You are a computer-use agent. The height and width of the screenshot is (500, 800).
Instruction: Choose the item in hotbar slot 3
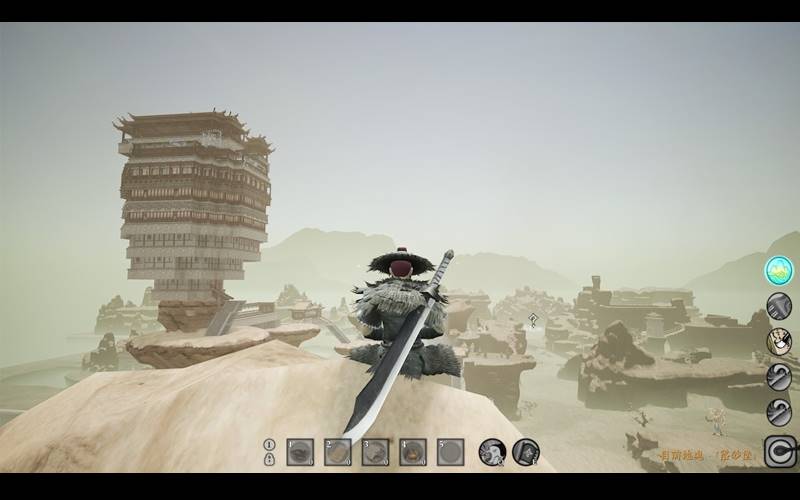point(375,452)
